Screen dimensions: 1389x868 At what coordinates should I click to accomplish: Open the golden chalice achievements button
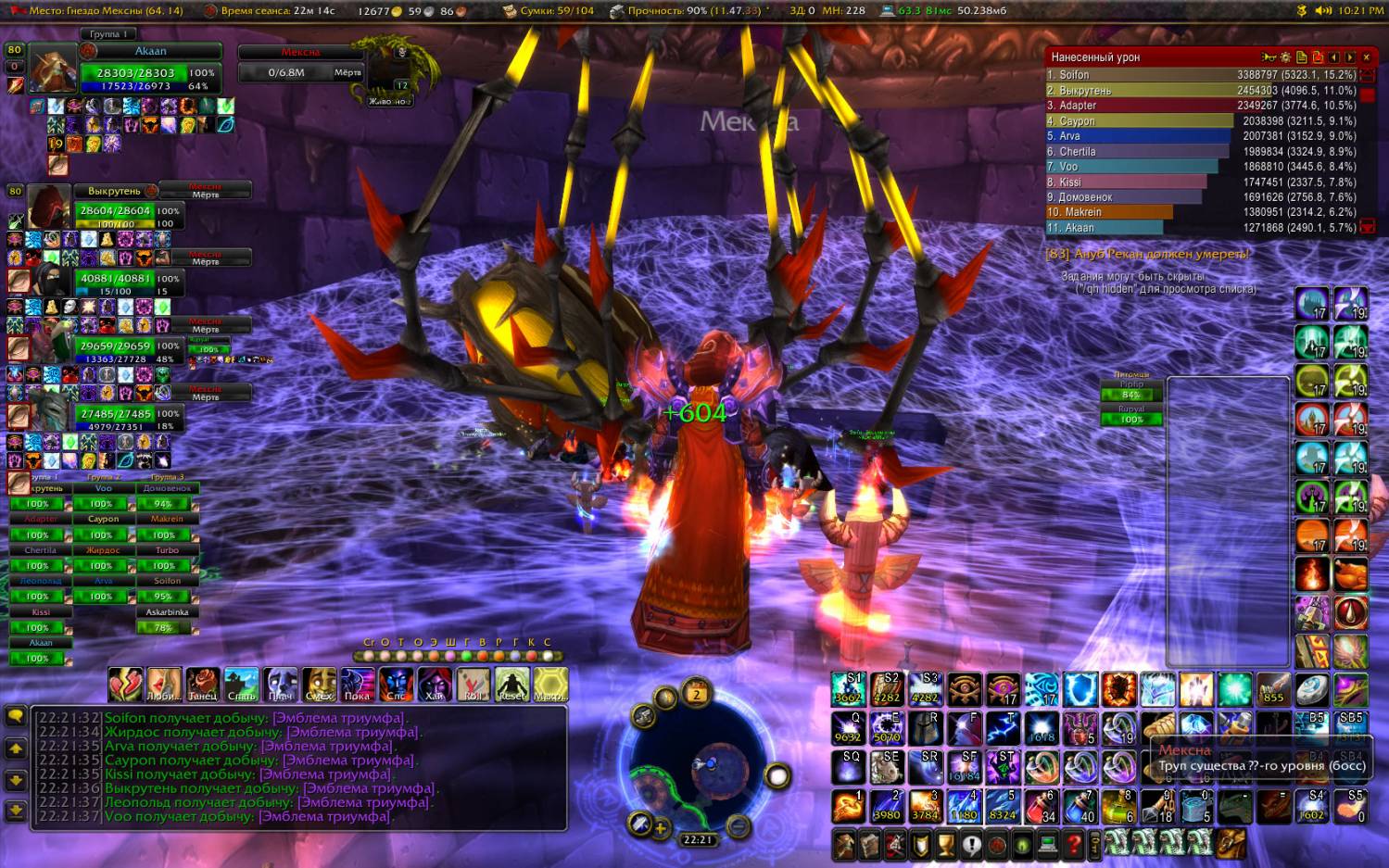pos(945,845)
